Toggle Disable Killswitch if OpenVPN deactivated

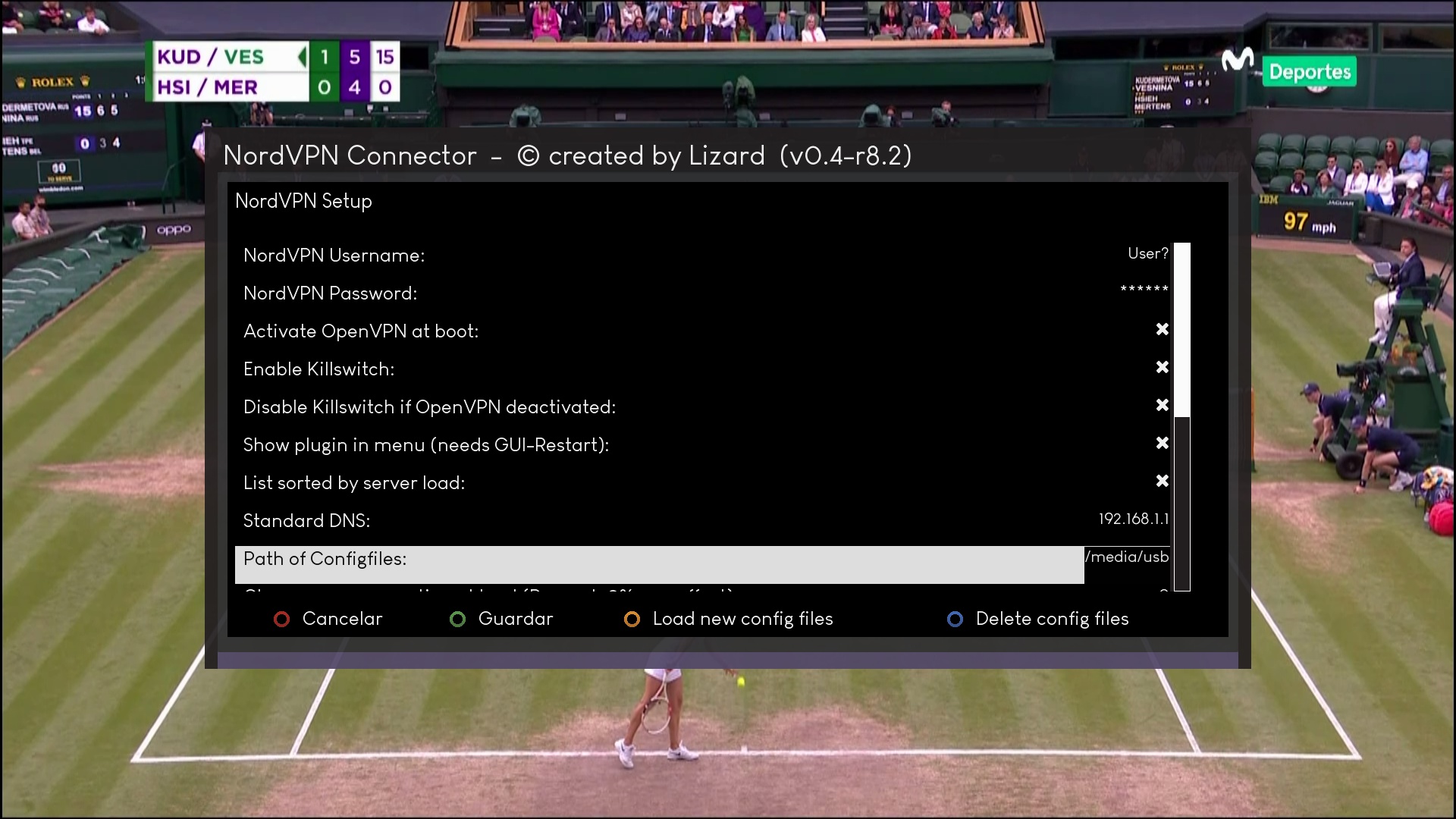pos(1161,406)
